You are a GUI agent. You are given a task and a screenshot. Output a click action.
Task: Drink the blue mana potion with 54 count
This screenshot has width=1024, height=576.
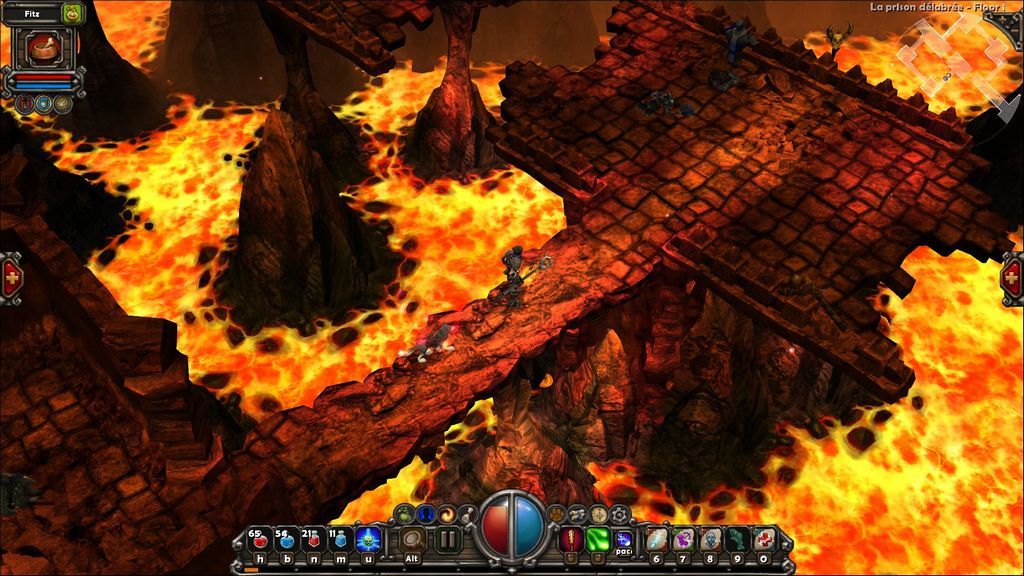point(286,541)
